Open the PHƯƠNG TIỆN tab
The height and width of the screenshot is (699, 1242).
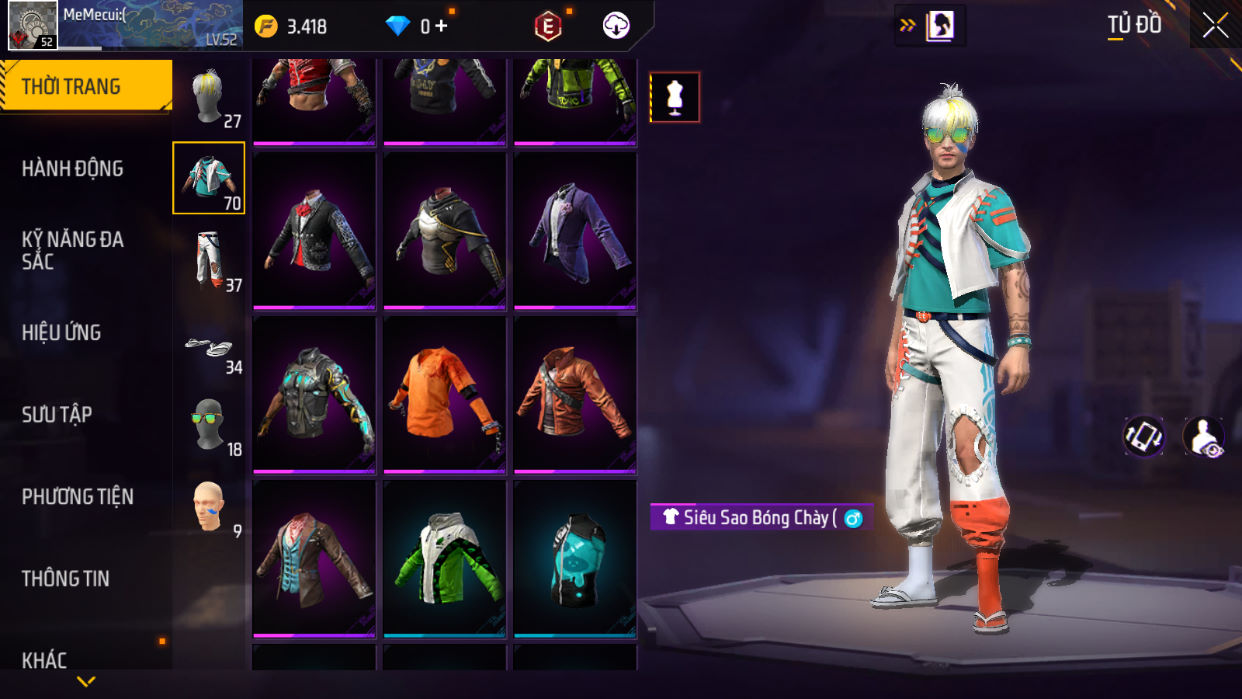pyautogui.click(x=78, y=497)
